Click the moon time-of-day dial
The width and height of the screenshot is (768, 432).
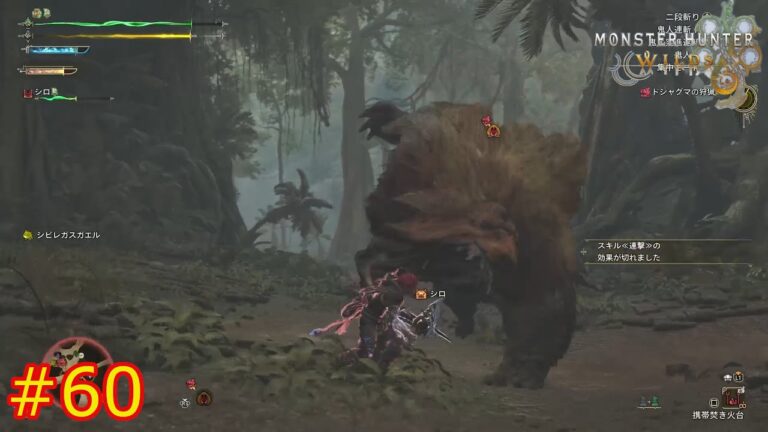747,97
